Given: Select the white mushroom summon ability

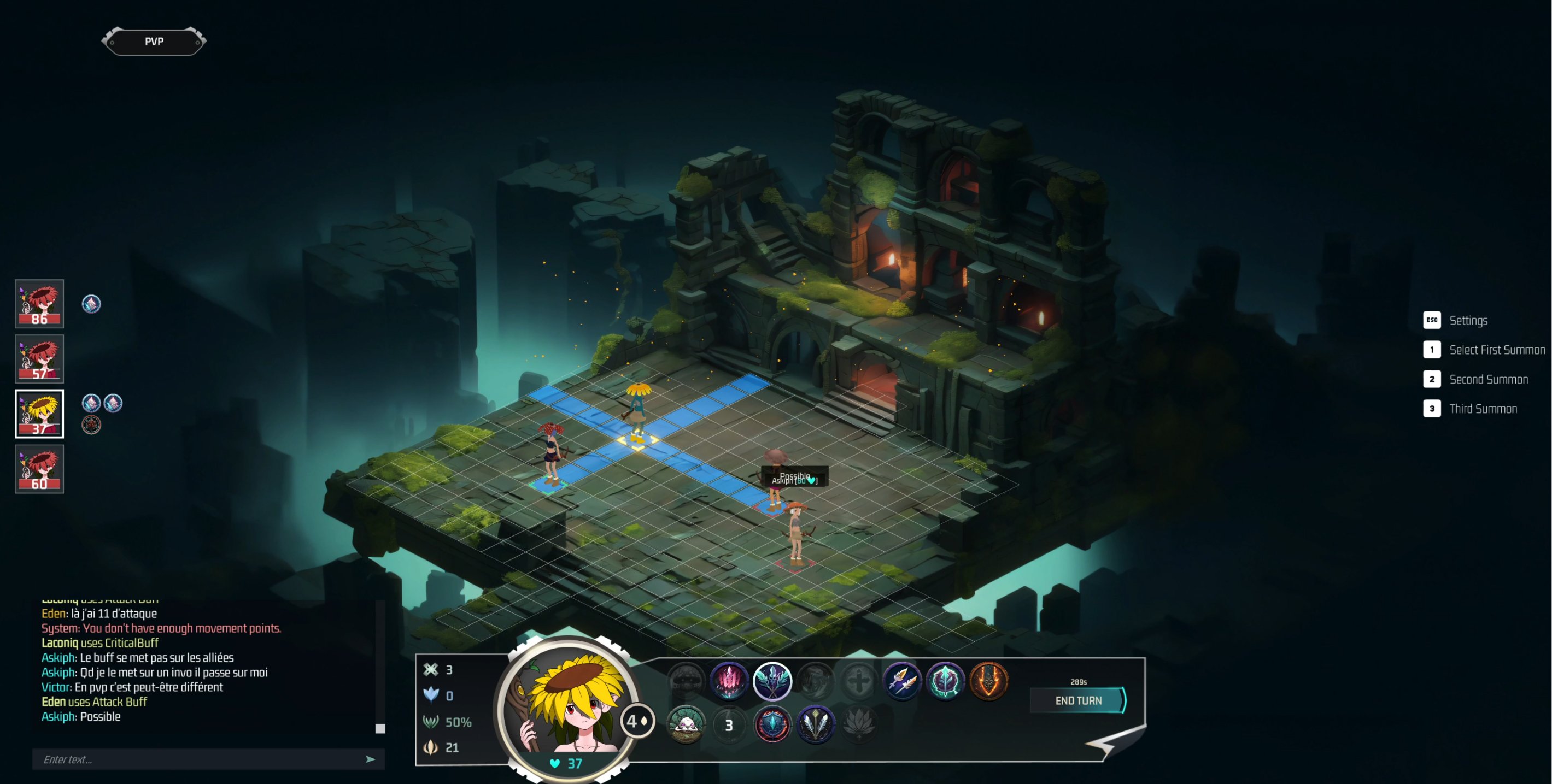Looking at the screenshot, I should [x=686, y=724].
